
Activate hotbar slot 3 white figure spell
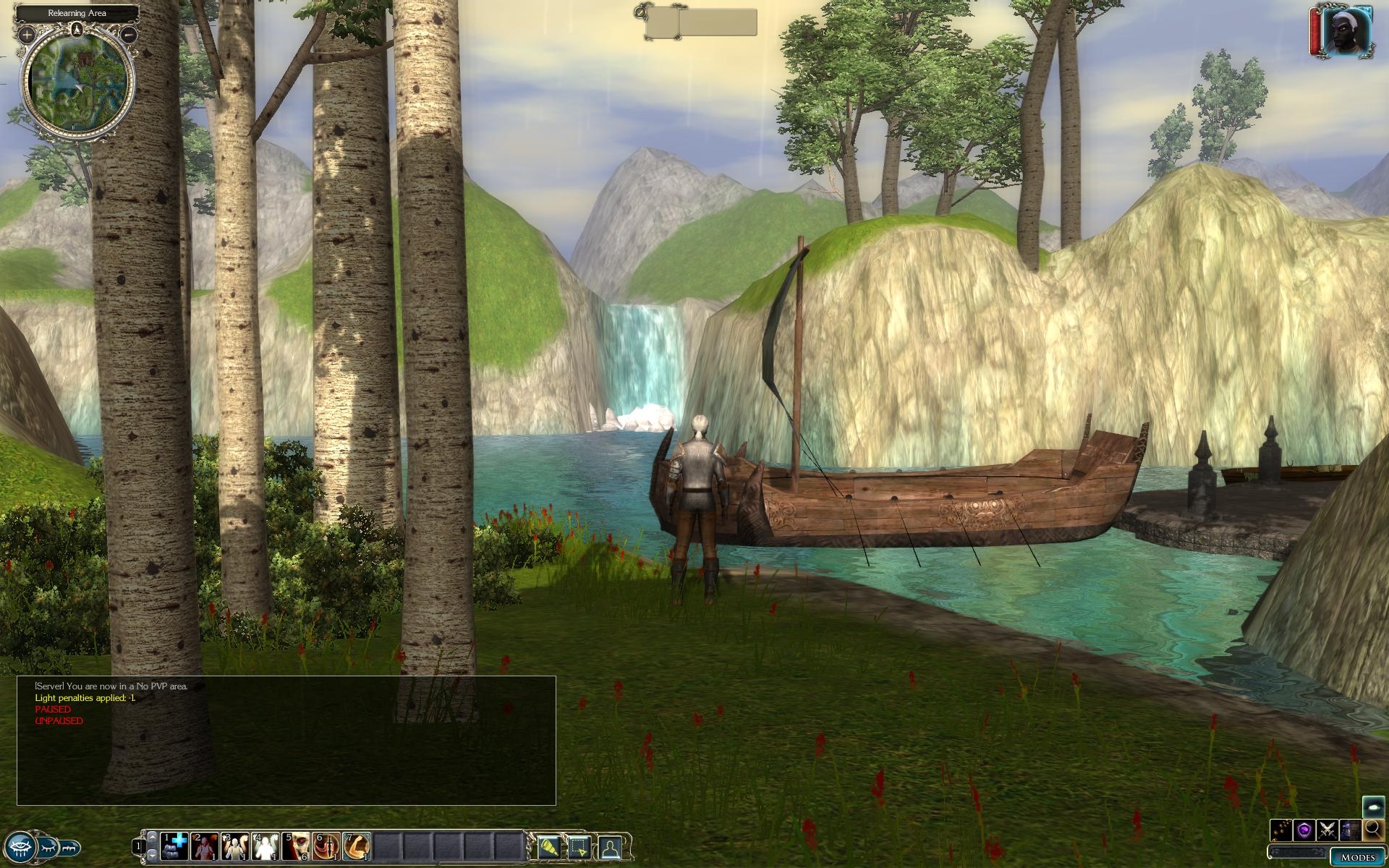pyautogui.click(x=235, y=846)
